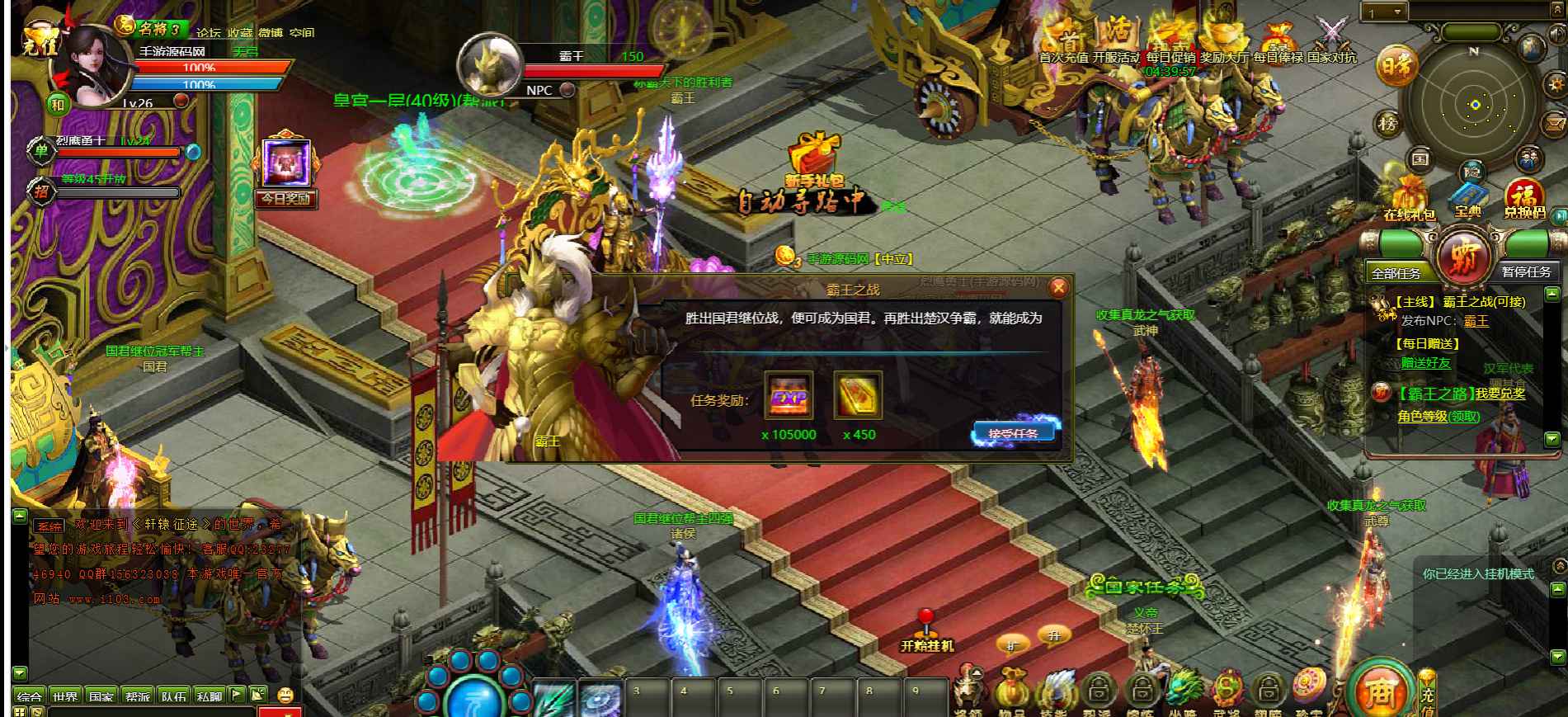1568x717 pixels.
Task: Open the 每日俸禄 daily salary bag
Action: tap(1278, 41)
